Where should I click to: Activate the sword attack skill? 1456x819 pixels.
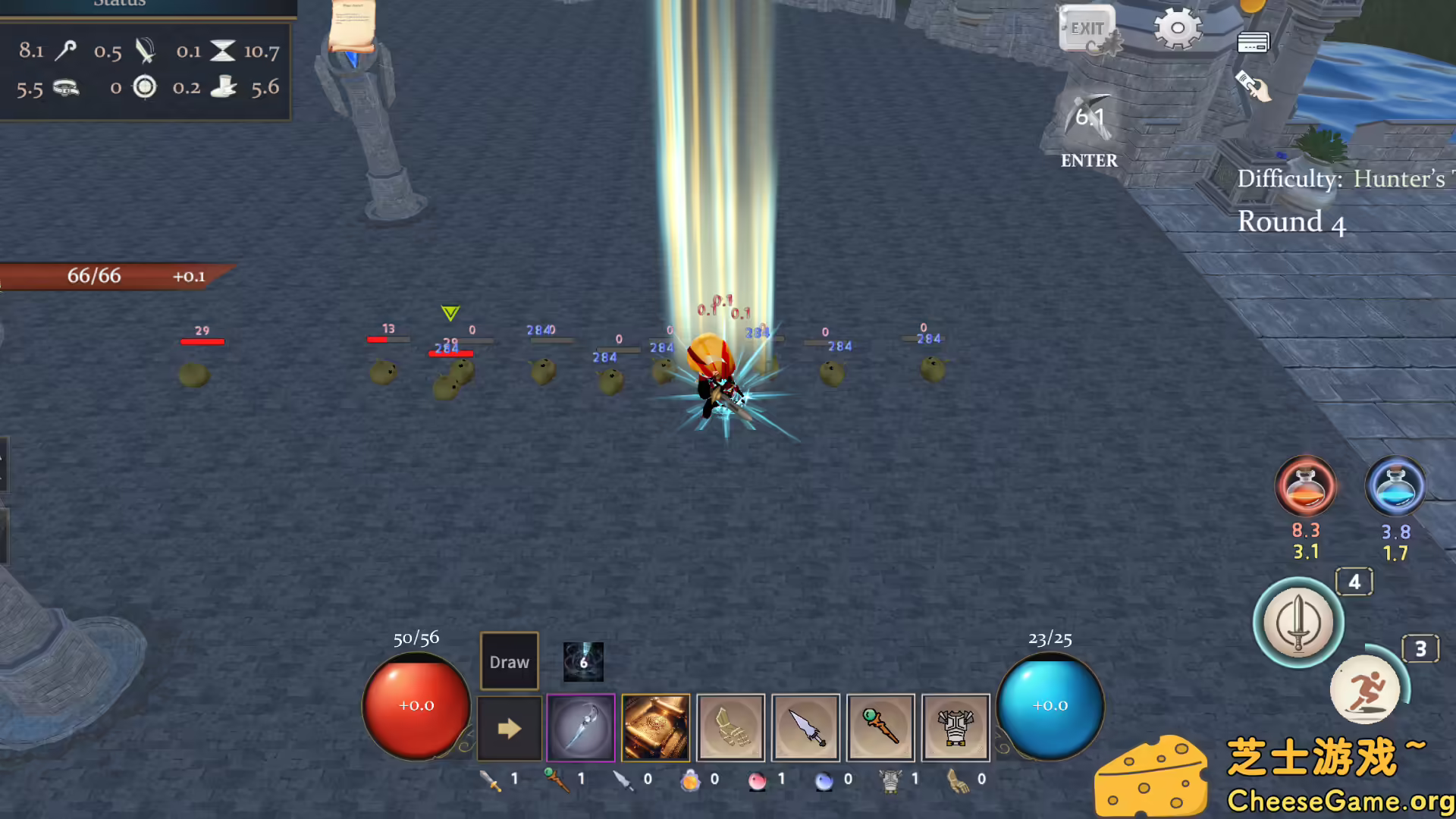click(1298, 622)
